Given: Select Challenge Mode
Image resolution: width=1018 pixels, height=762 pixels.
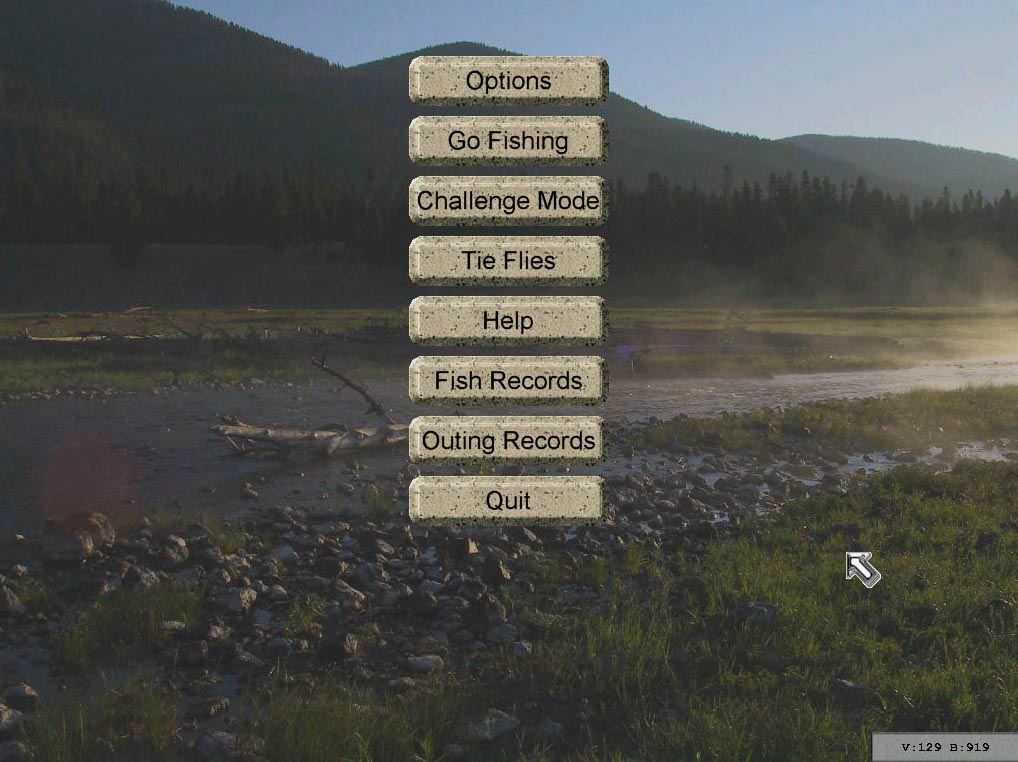Looking at the screenshot, I should coord(508,201).
